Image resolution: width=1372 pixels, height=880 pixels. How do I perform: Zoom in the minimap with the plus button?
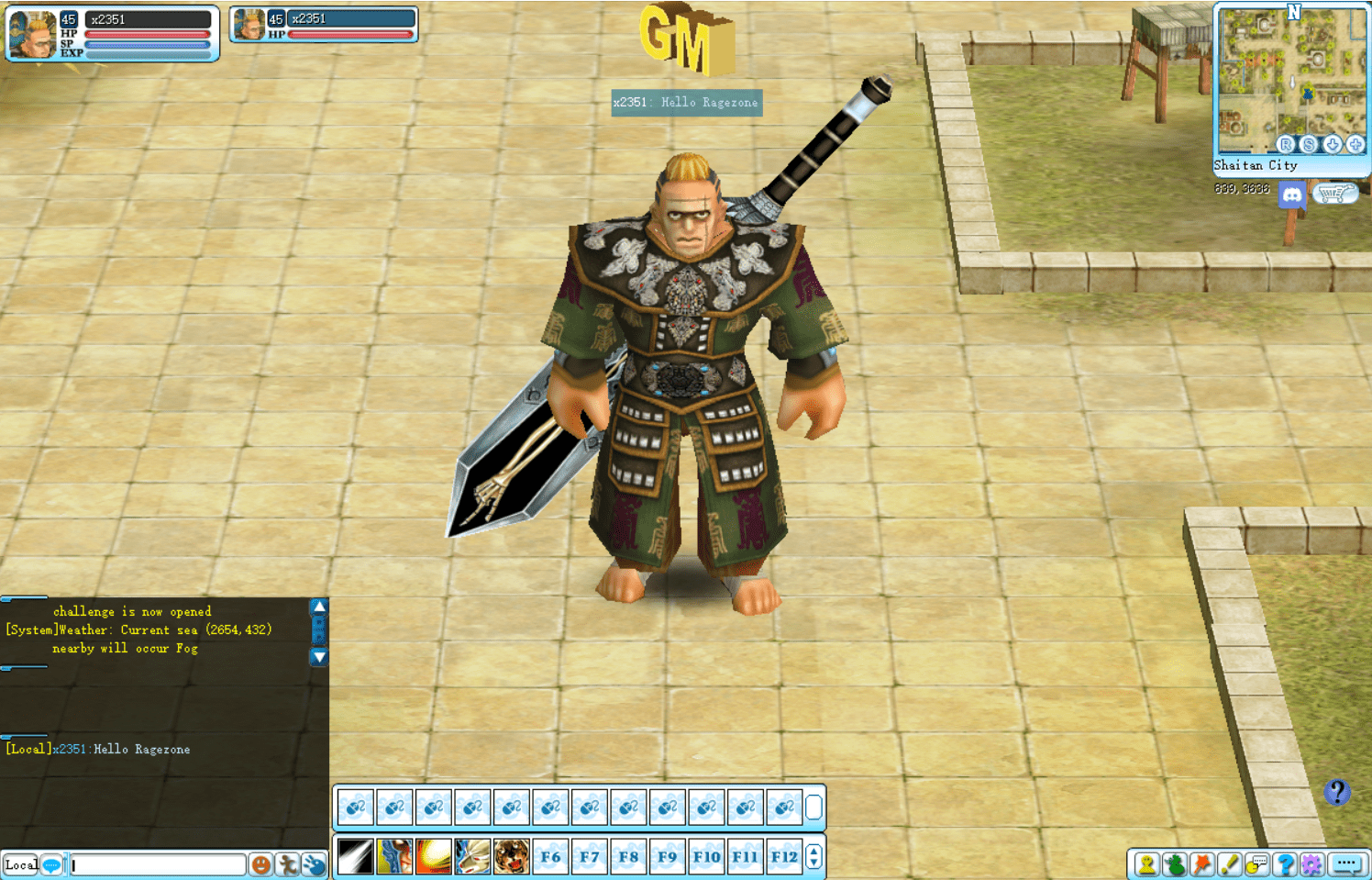(x=1355, y=145)
